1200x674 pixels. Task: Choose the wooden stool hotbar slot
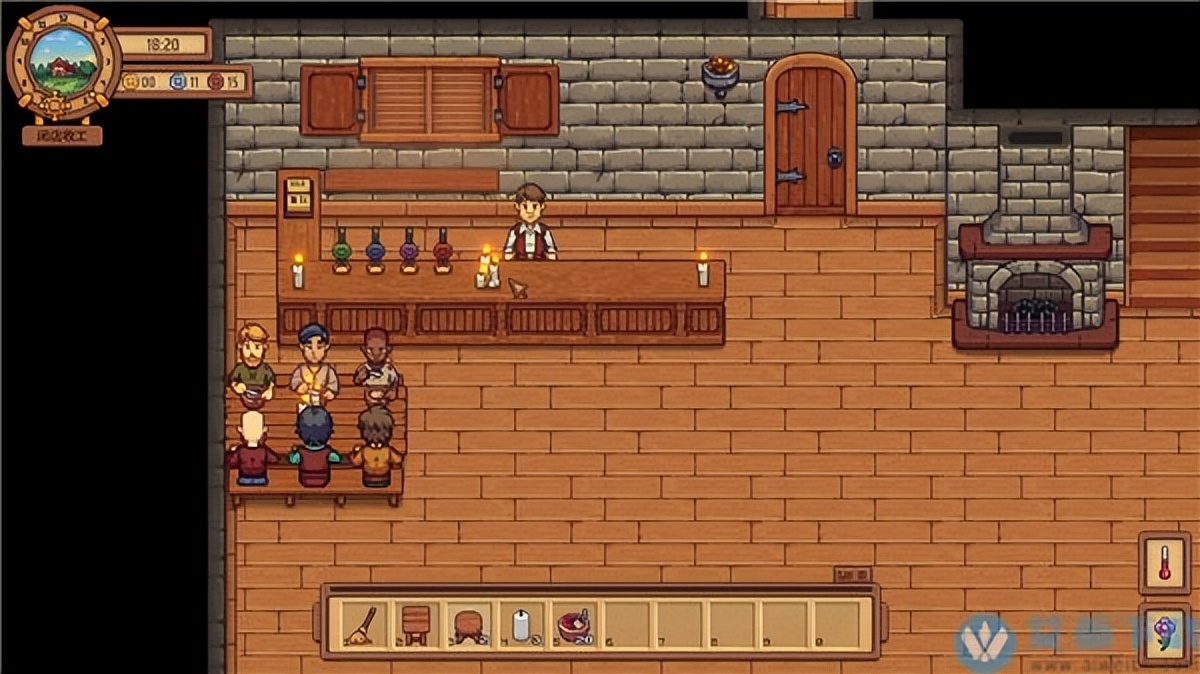click(x=466, y=625)
